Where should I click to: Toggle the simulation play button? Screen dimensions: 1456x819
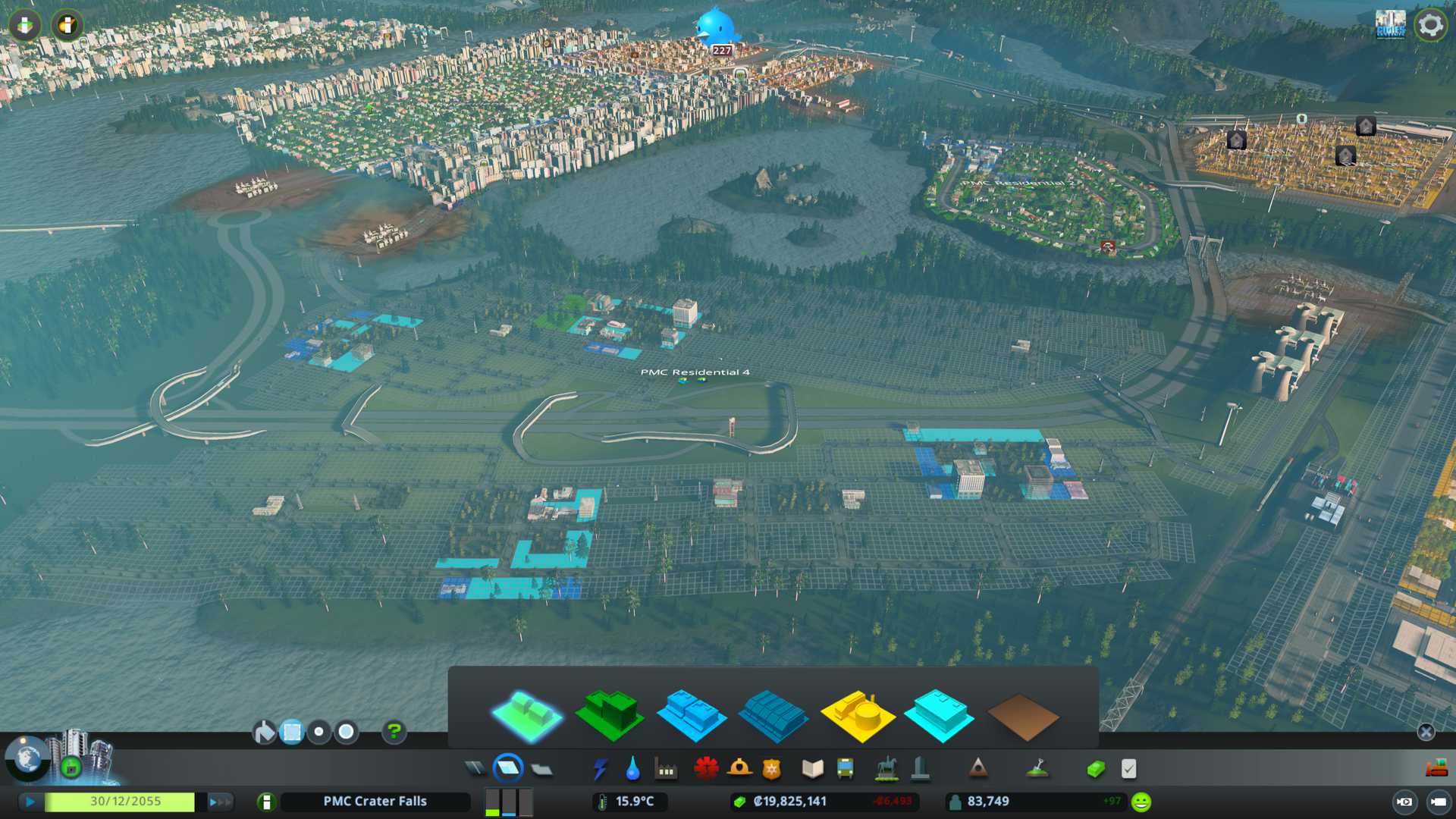30,802
